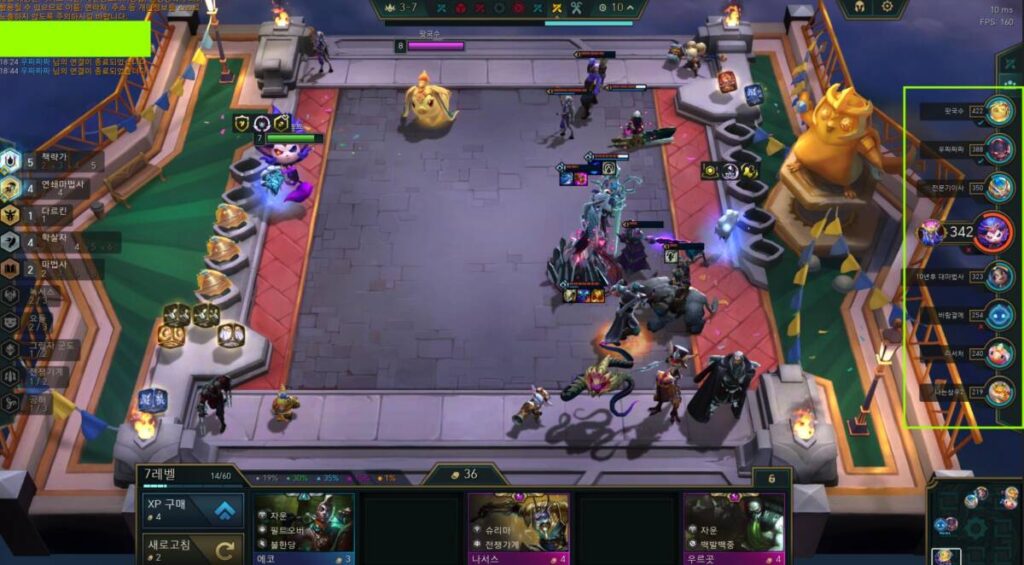Screen dimensions: 1024x565
Task: Select the 학살자 trait entry
Action: (50, 241)
